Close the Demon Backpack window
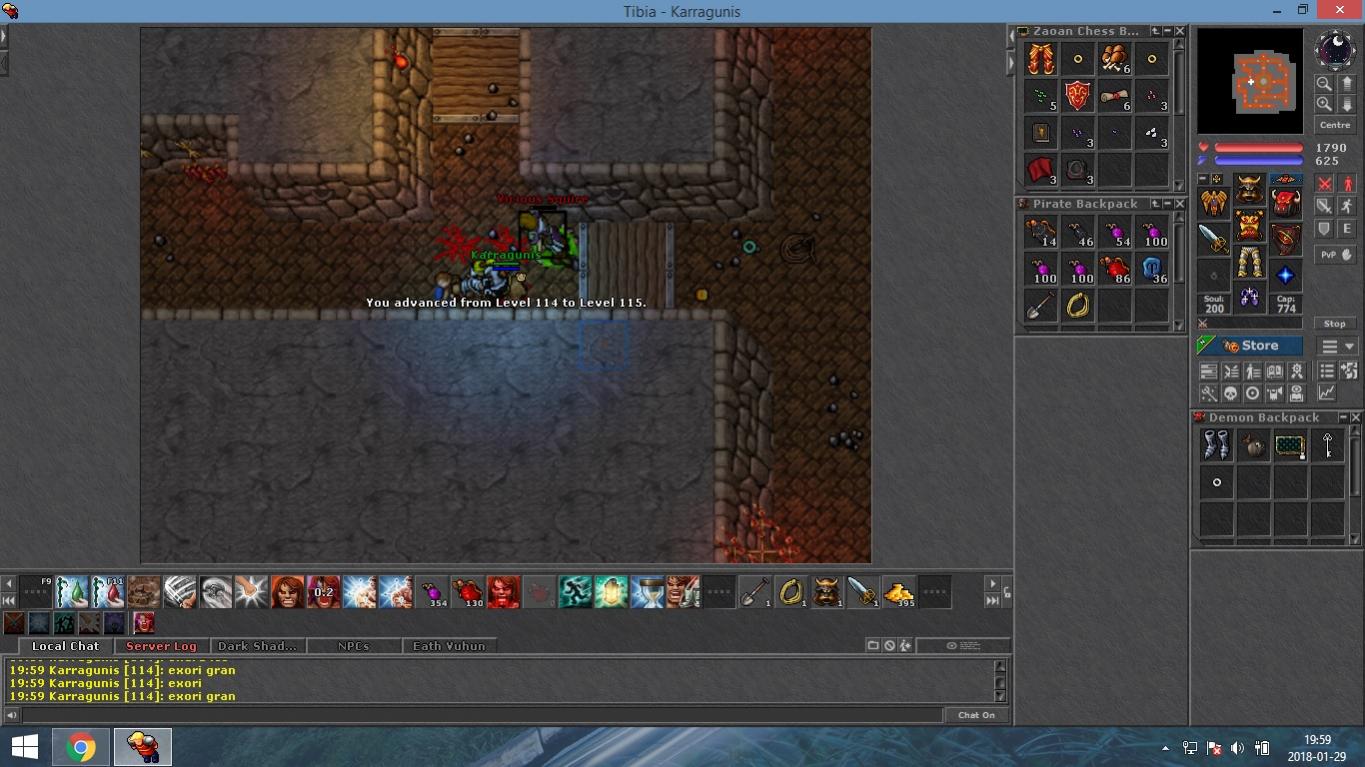Screen dimensions: 1365x767 [x=1355, y=418]
